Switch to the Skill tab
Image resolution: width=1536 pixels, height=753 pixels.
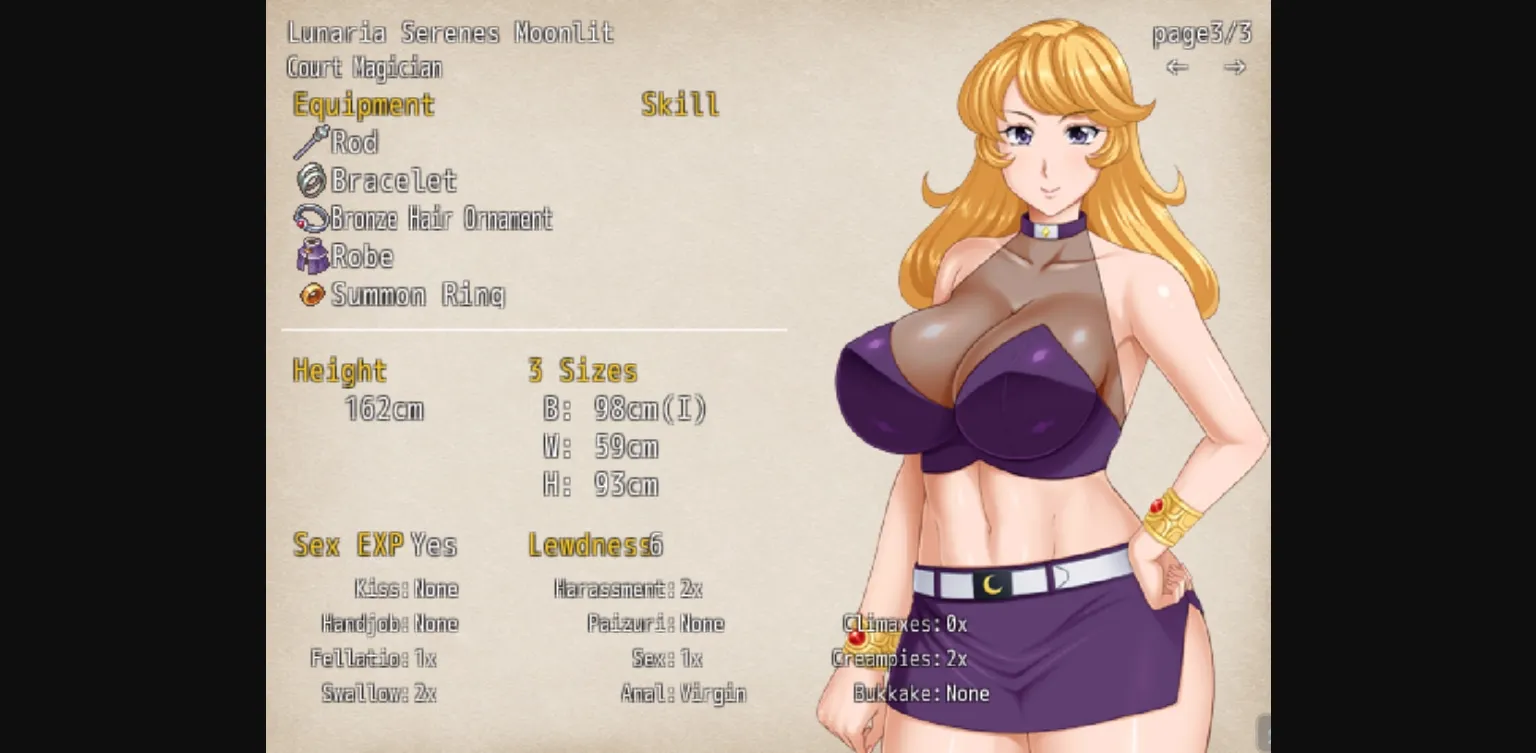tap(680, 103)
